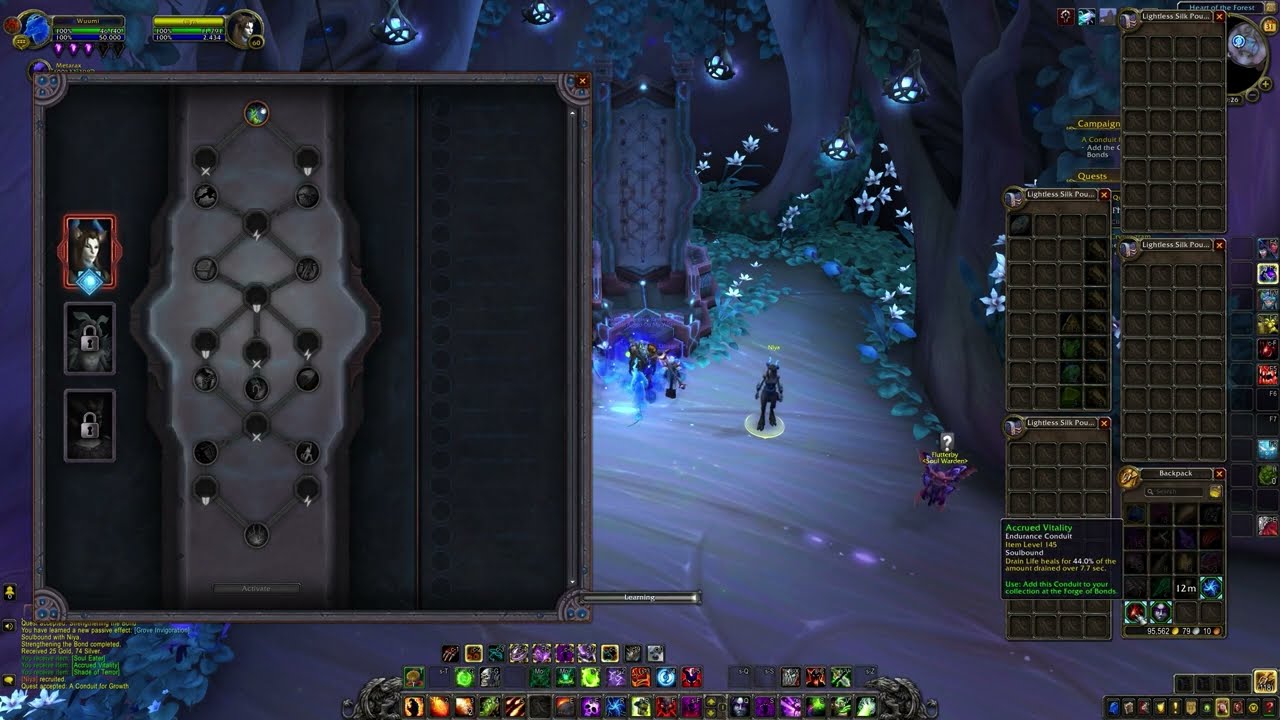This screenshot has height=720, width=1280.
Task: Click the Learning progress bar
Action: [640, 597]
